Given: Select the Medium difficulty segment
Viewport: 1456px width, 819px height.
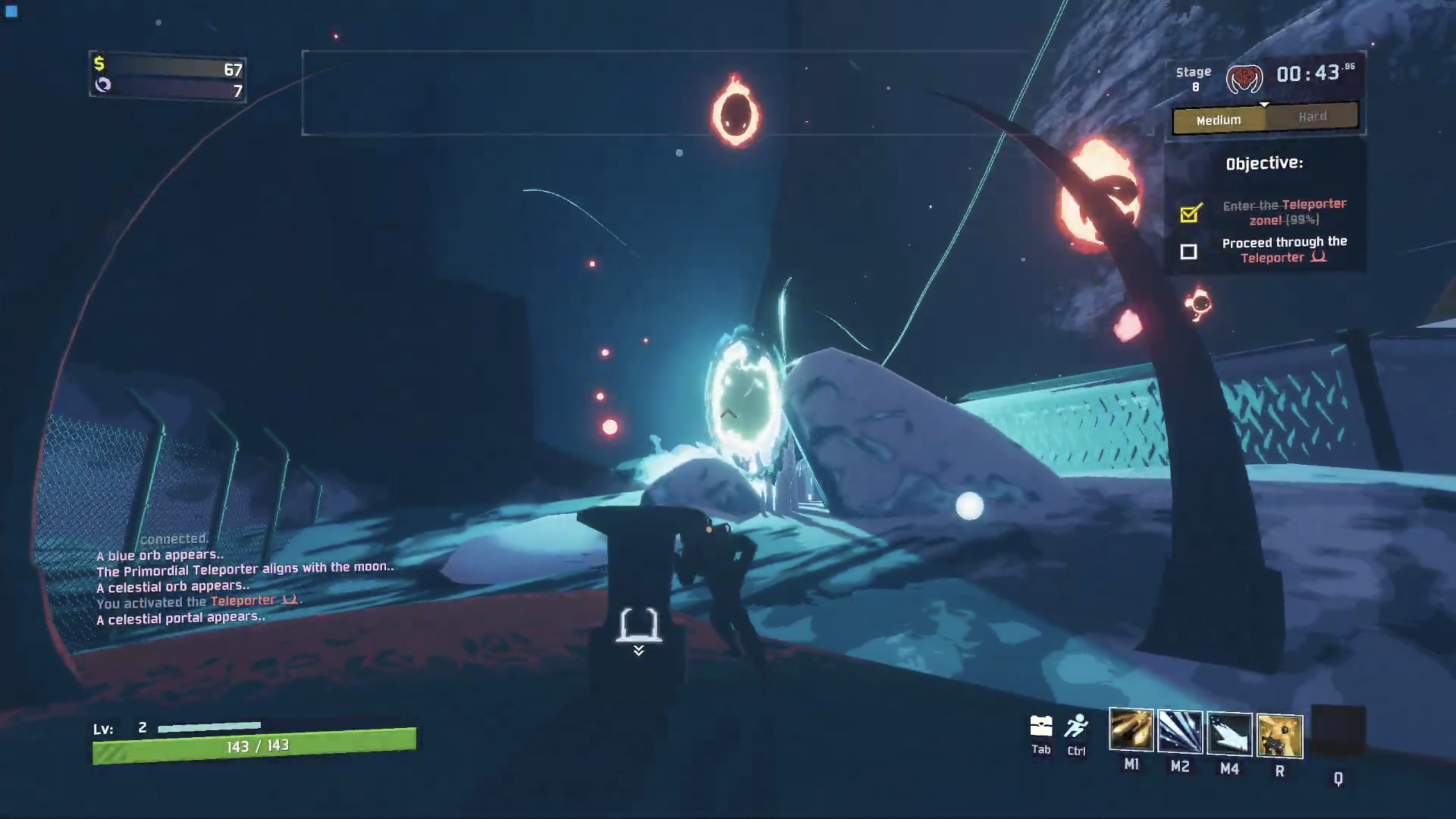Looking at the screenshot, I should point(1219,121).
